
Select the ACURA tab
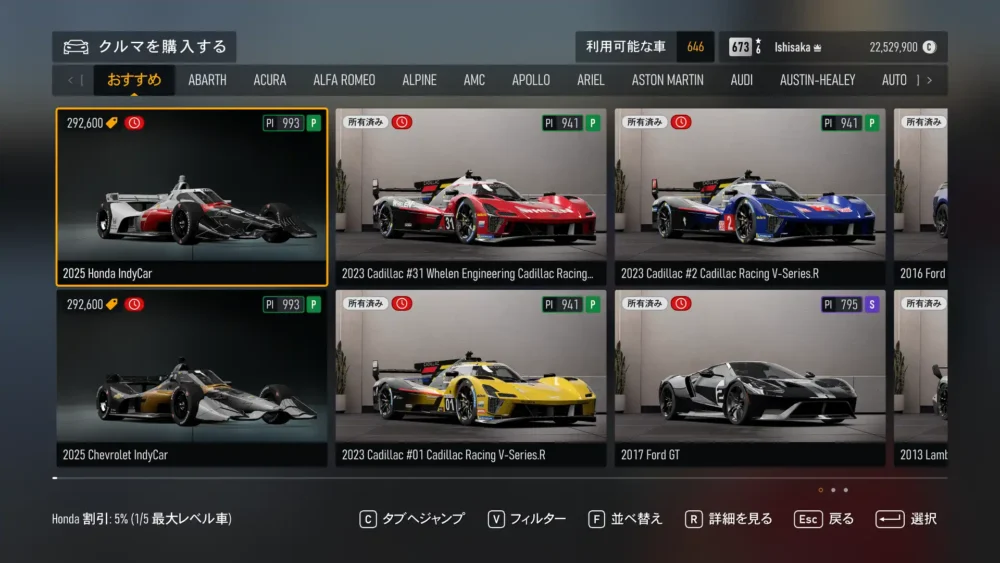(x=269, y=80)
